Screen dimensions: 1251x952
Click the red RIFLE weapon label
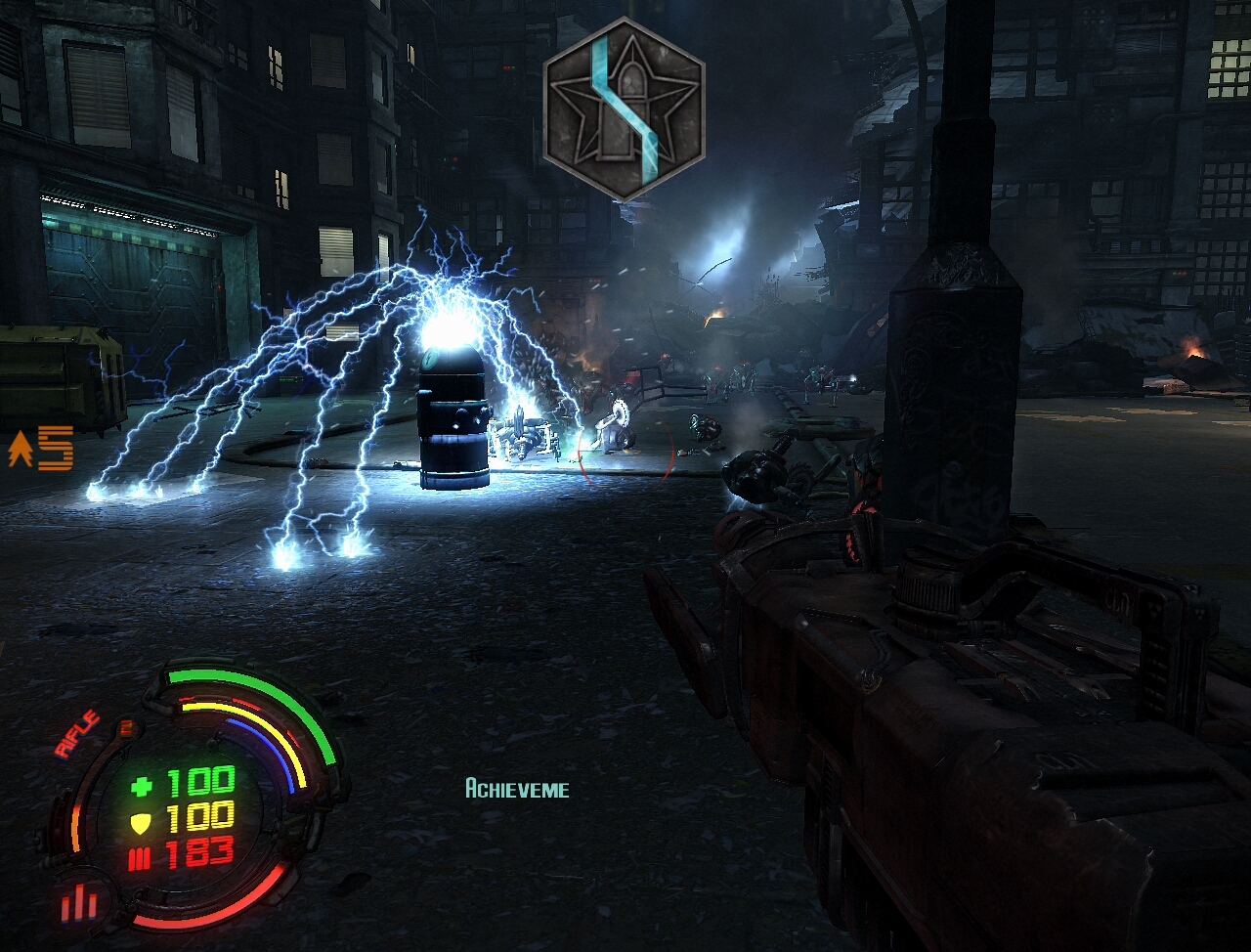[78, 734]
